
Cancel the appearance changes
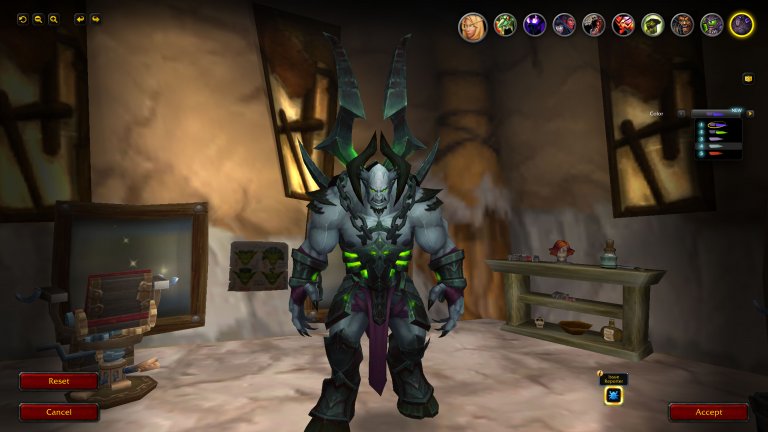59,411
